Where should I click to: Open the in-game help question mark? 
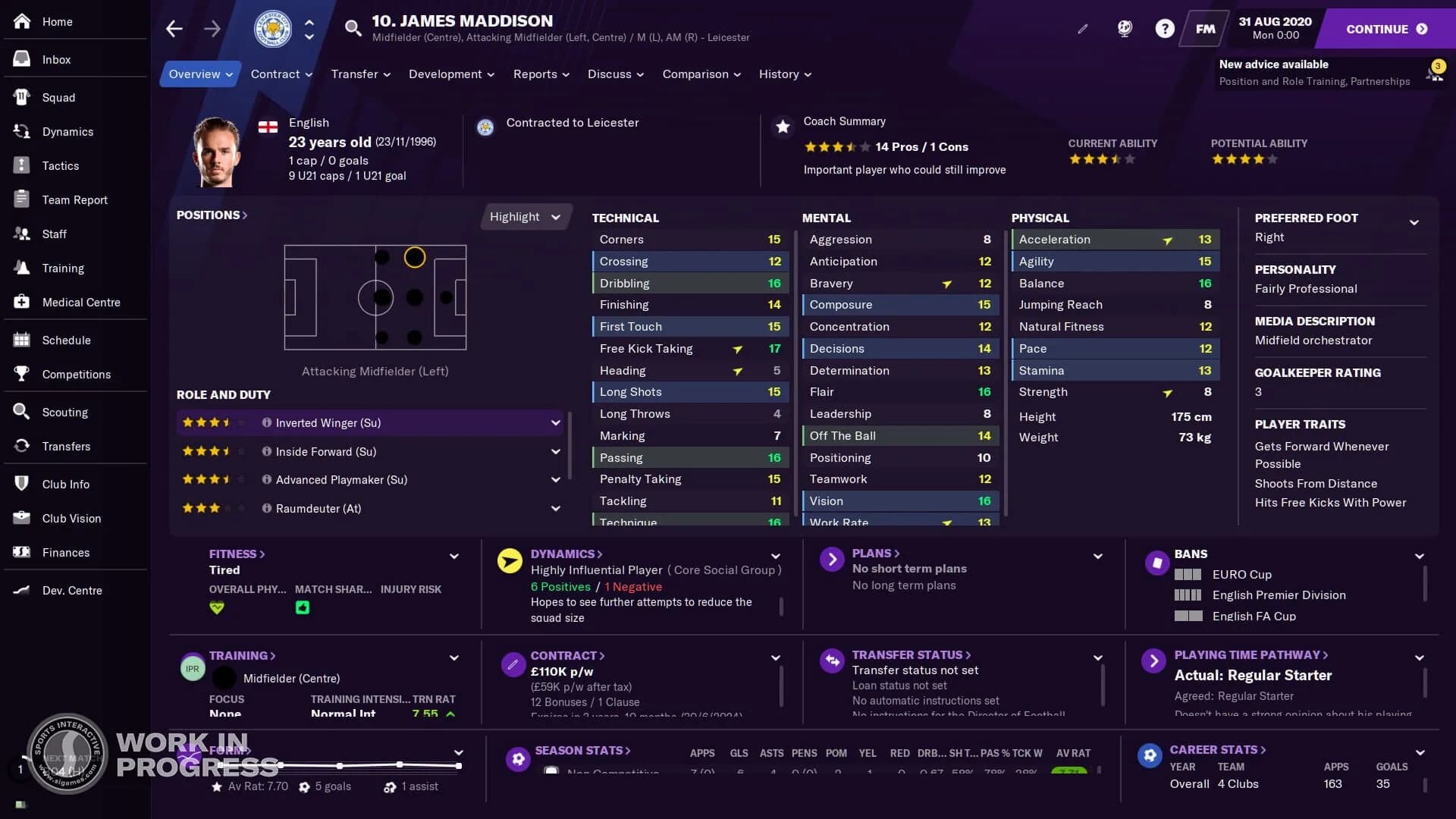(x=1164, y=28)
